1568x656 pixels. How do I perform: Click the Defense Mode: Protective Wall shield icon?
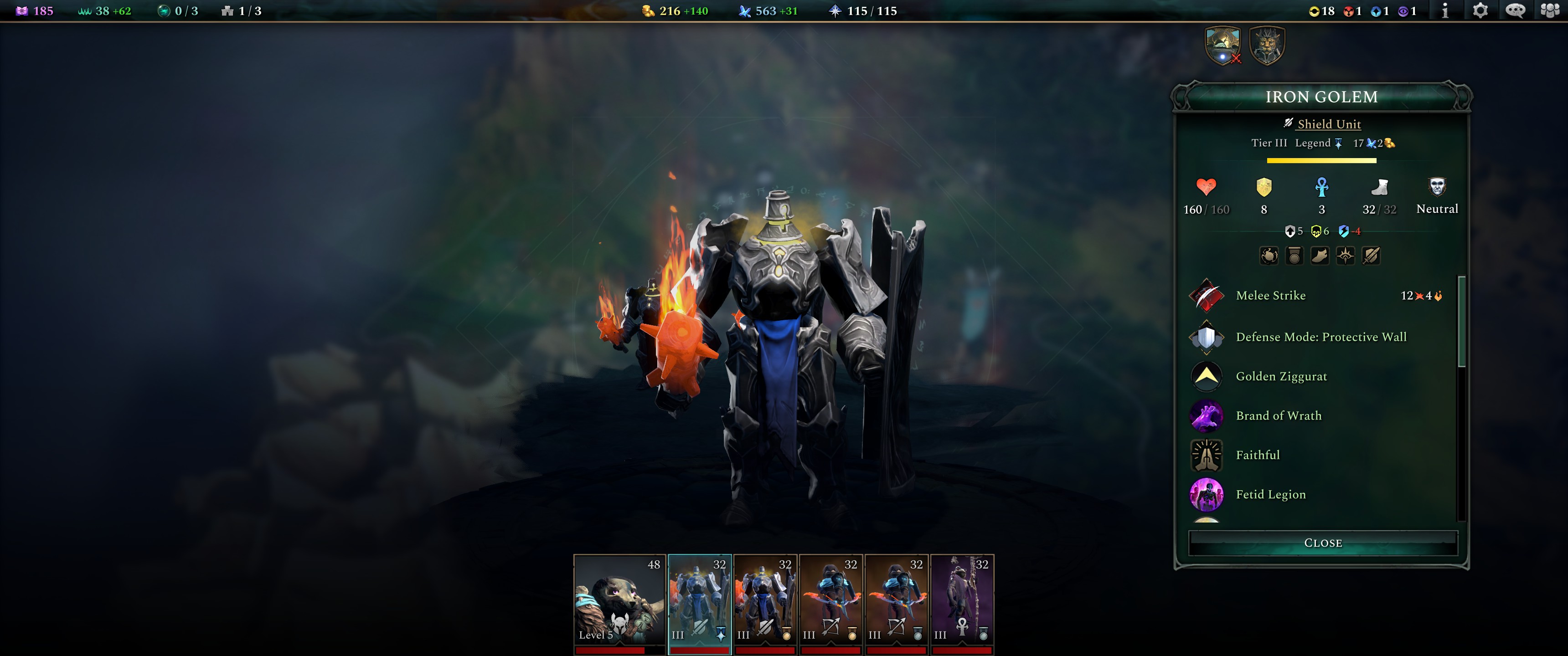(1207, 337)
